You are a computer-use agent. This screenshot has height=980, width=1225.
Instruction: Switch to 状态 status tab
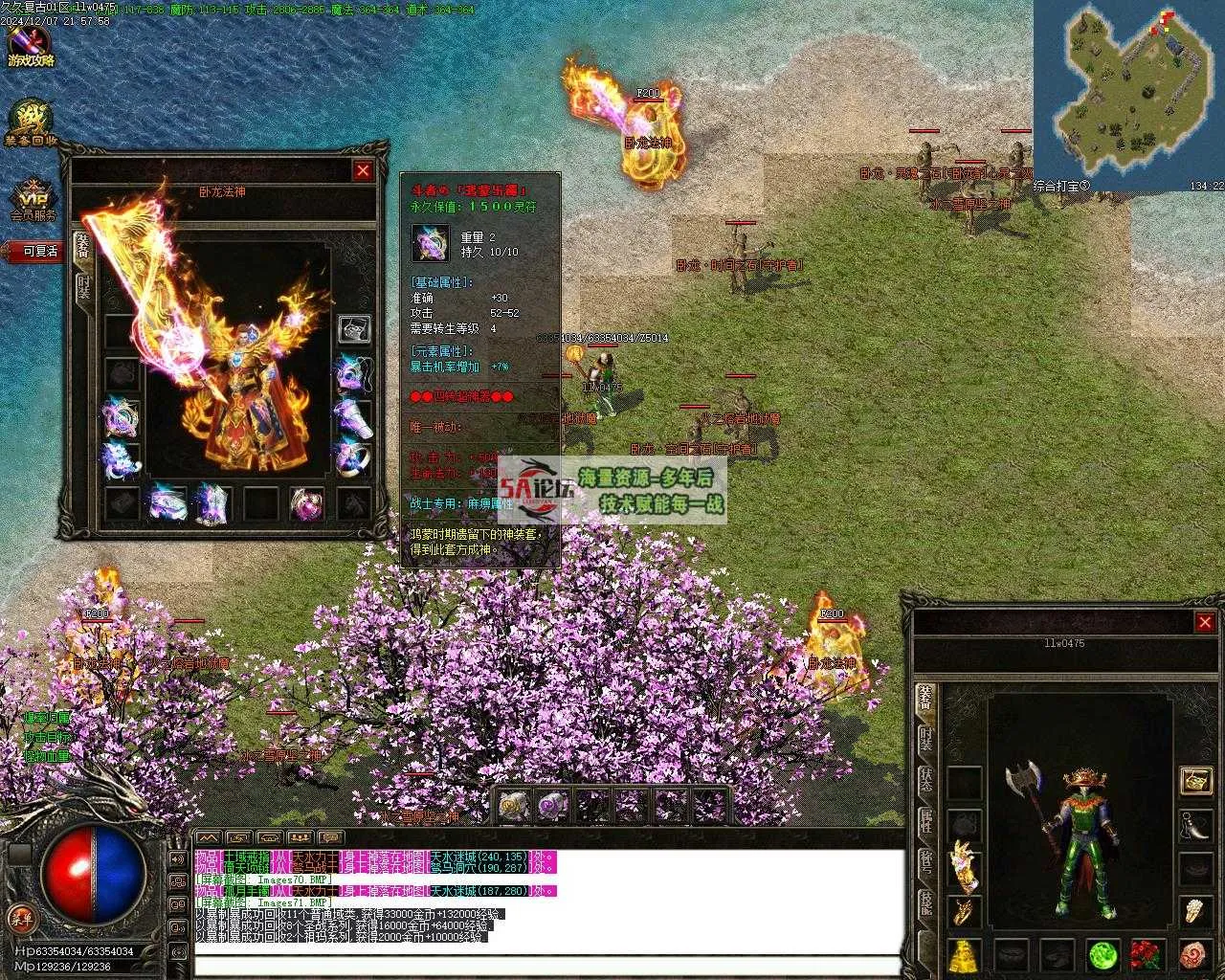pos(925,779)
